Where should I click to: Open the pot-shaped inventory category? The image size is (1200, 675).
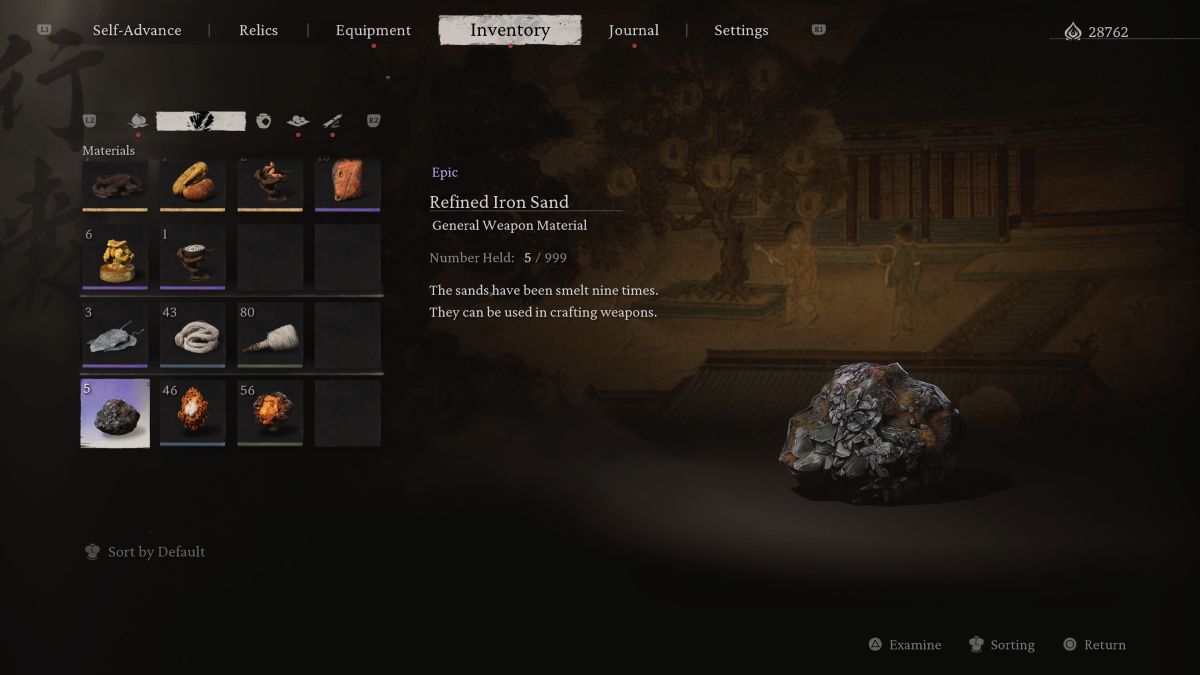pos(264,121)
